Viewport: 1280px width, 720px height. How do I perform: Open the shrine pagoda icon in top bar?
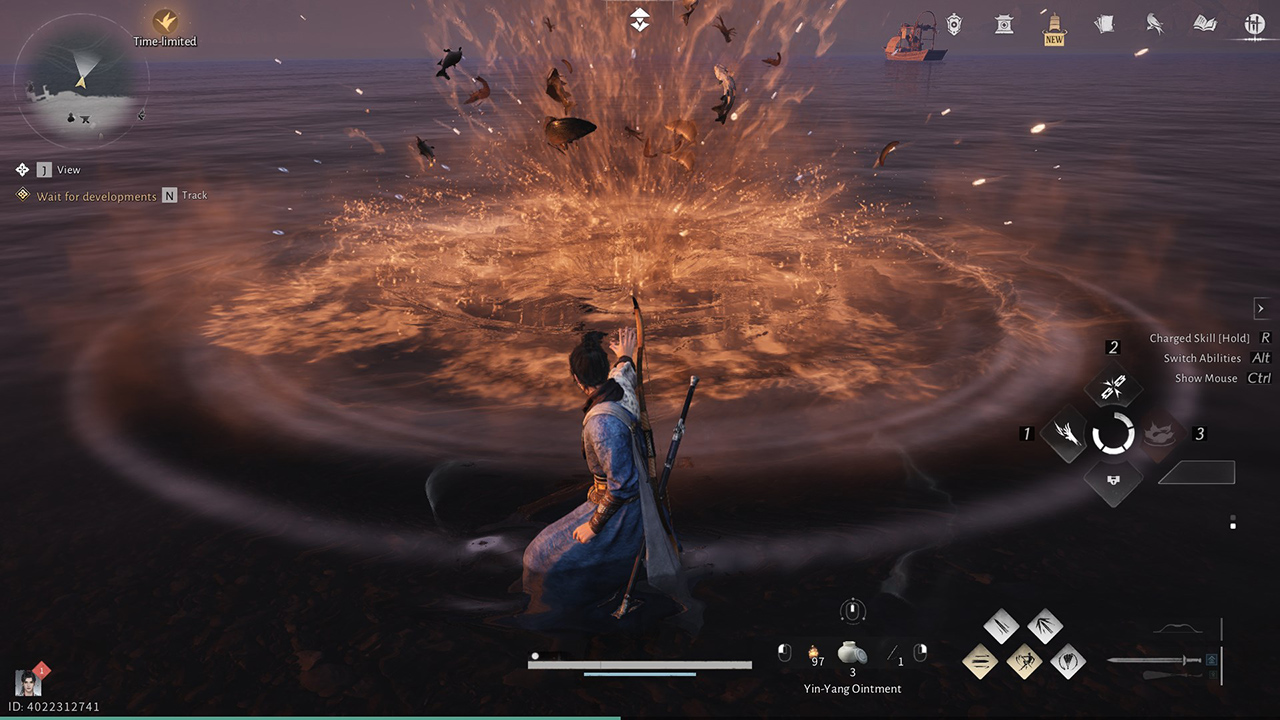coord(1003,24)
